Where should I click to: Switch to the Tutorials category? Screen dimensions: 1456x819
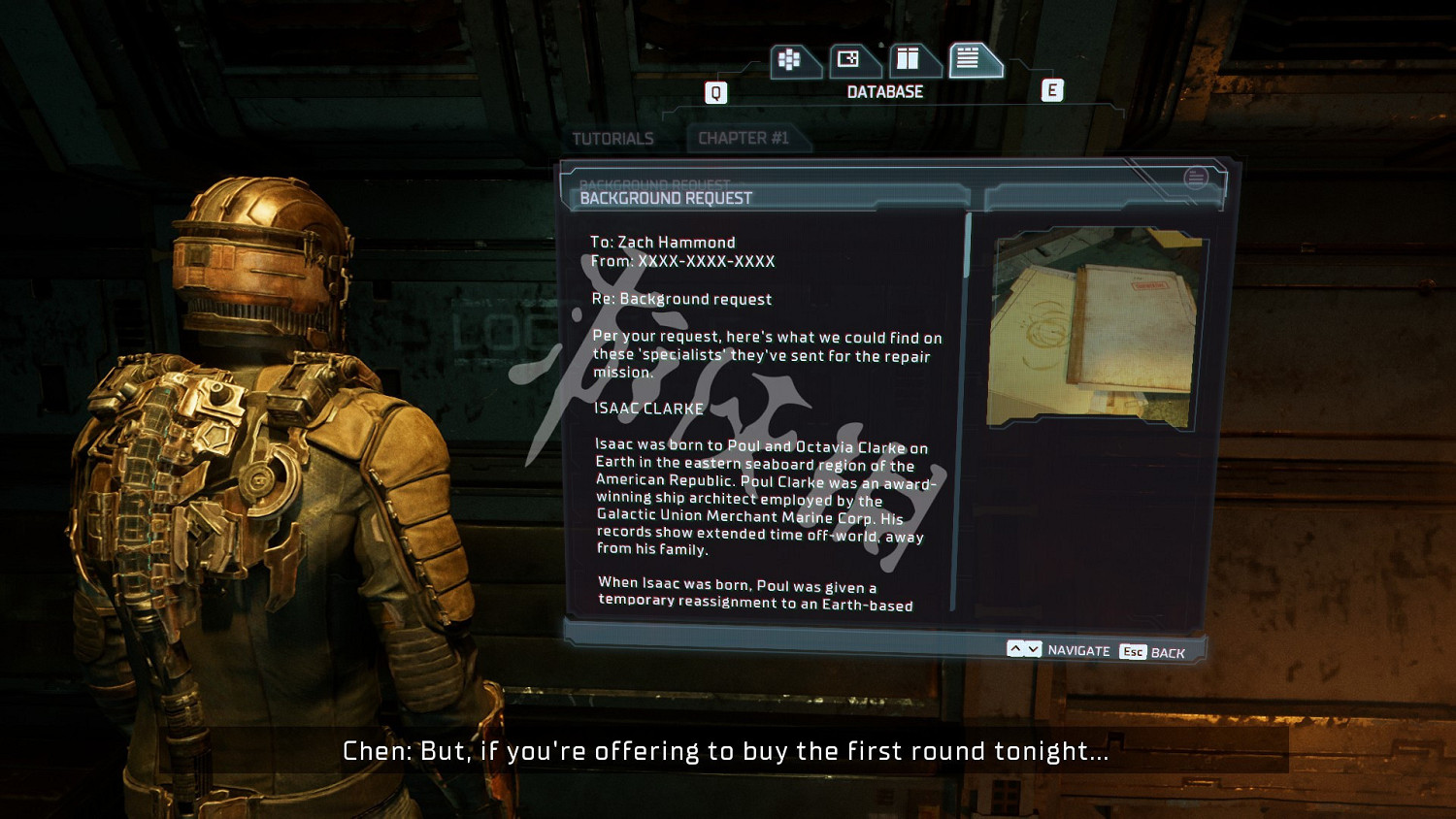pyautogui.click(x=612, y=139)
